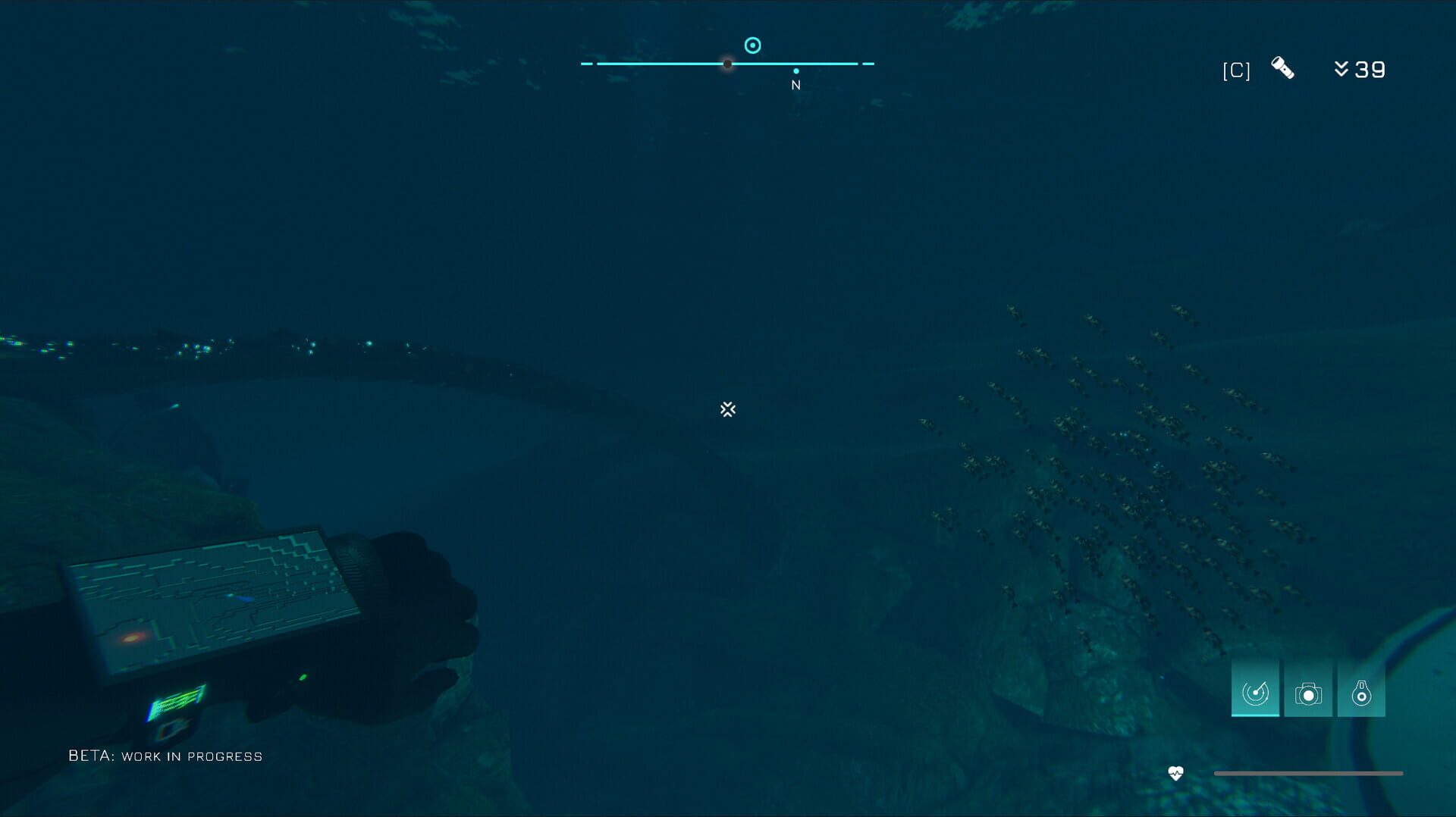Click the flashlight icon in the top HUD
Viewport: 1456px width, 817px height.
(1285, 68)
